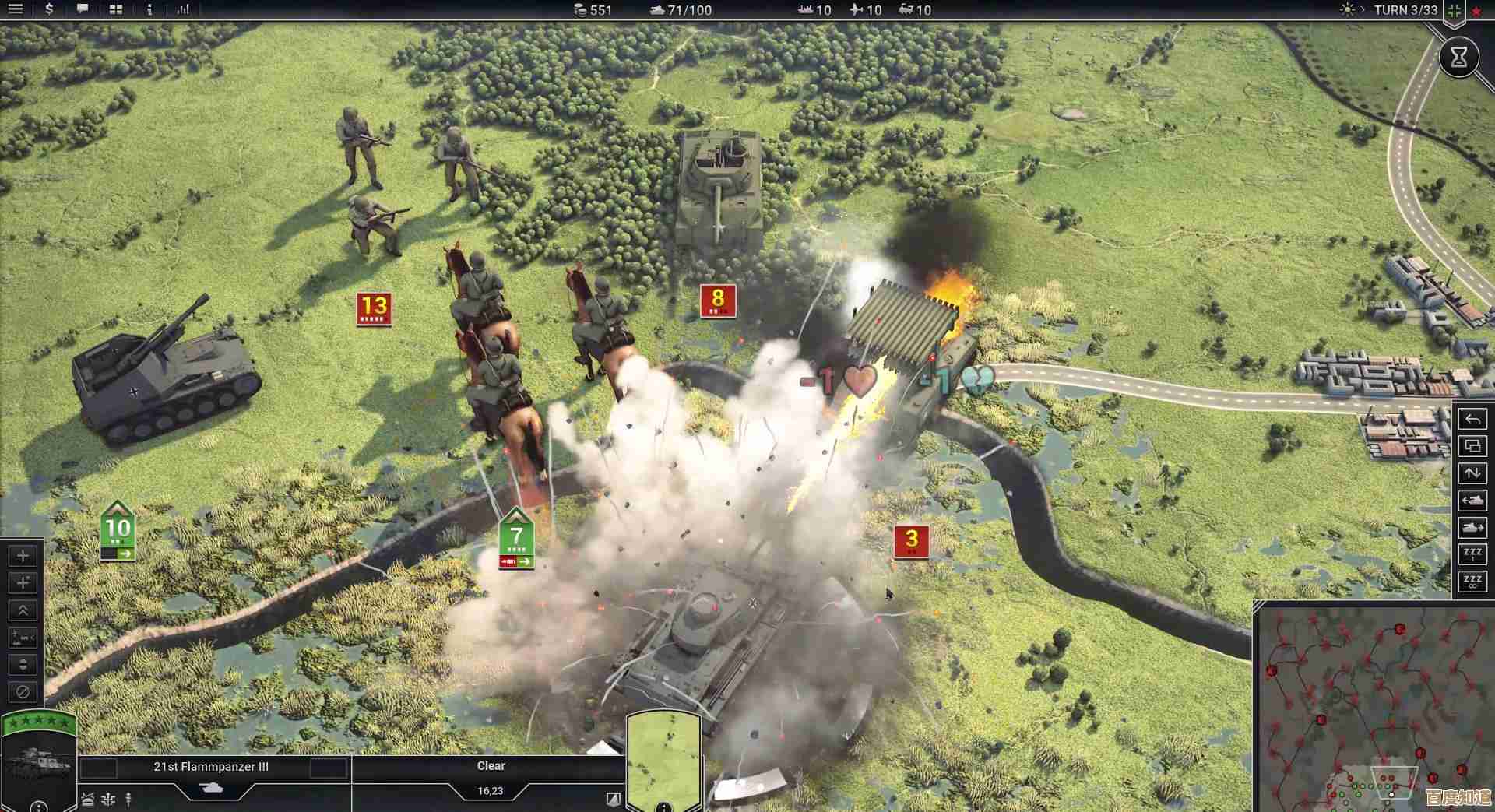The width and height of the screenshot is (1495, 812).
Task: Select next unit with right-arrow tank button
Action: pyautogui.click(x=1472, y=528)
